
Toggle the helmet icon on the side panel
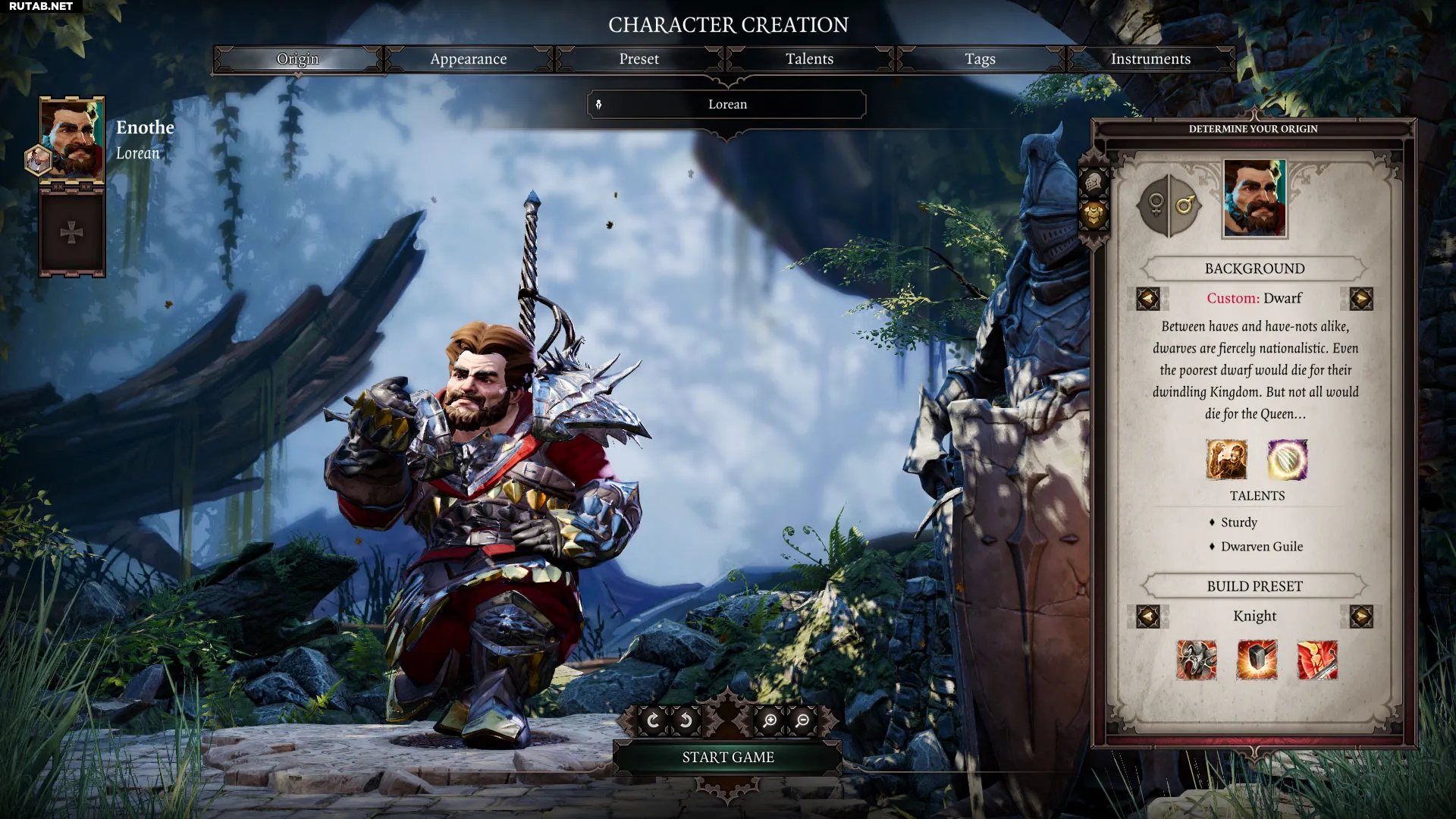tap(1094, 183)
